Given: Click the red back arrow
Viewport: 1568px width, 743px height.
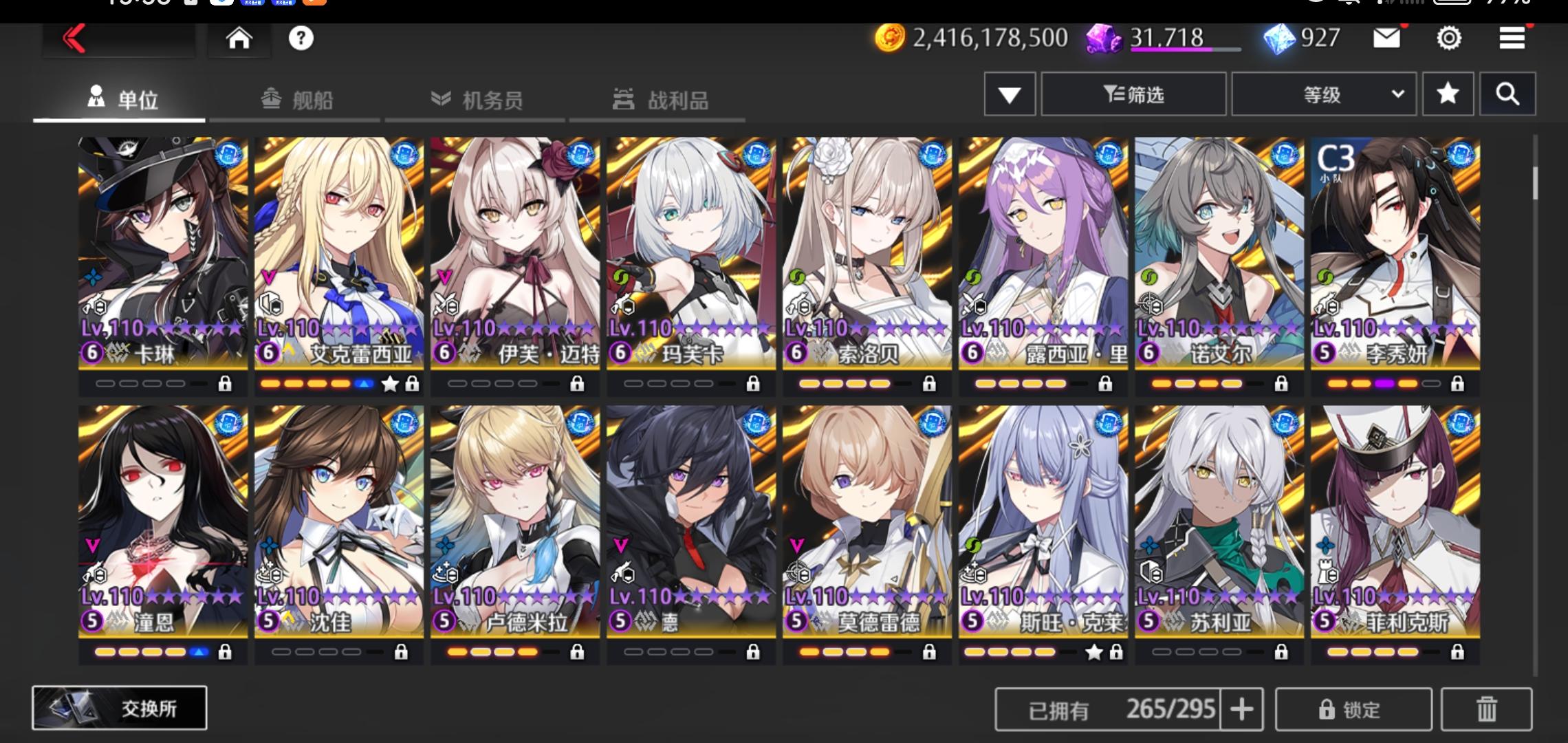Looking at the screenshot, I should (x=76, y=39).
